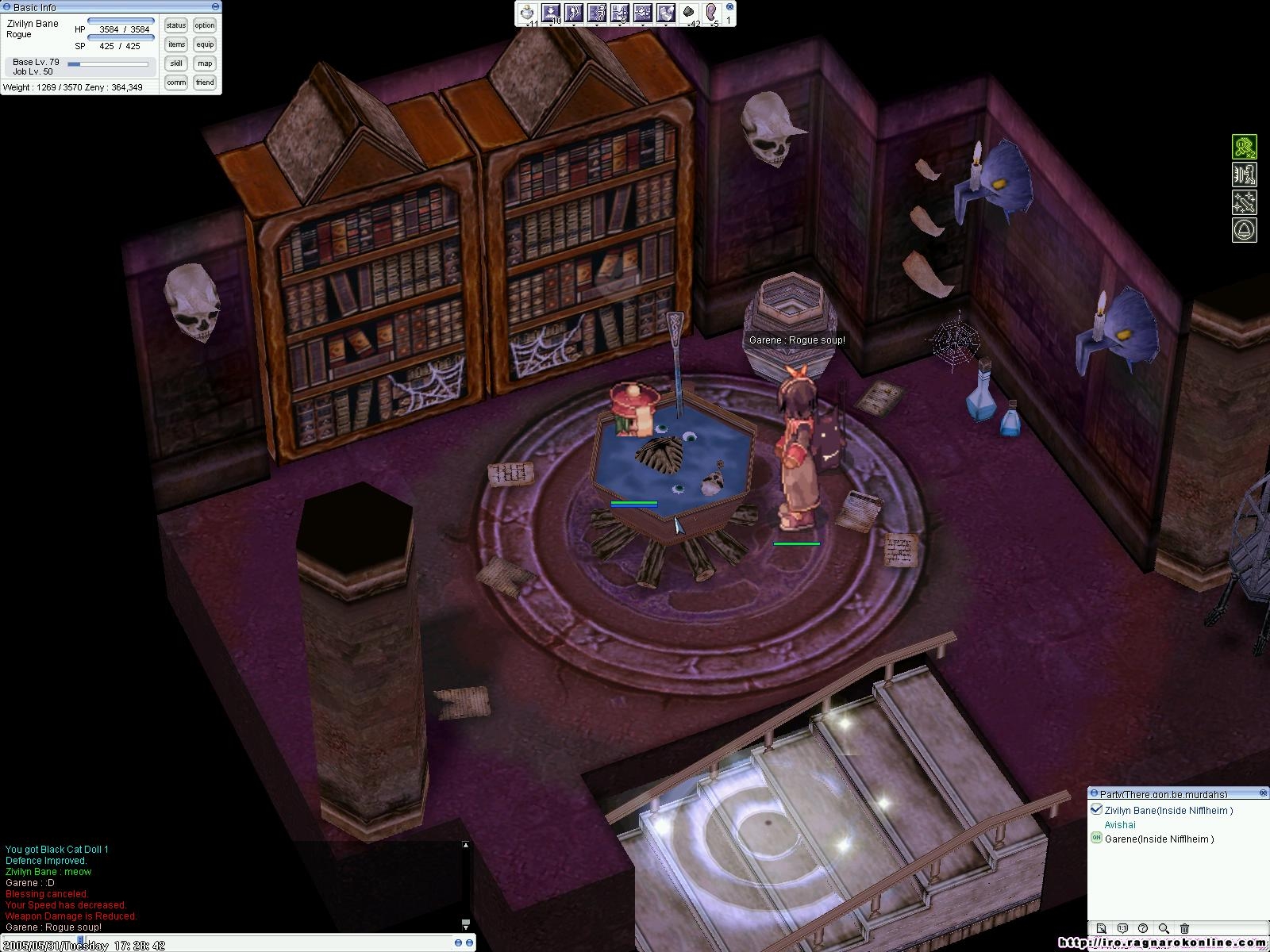Open the skill list
The height and width of the screenshot is (952, 1270).
tap(176, 63)
